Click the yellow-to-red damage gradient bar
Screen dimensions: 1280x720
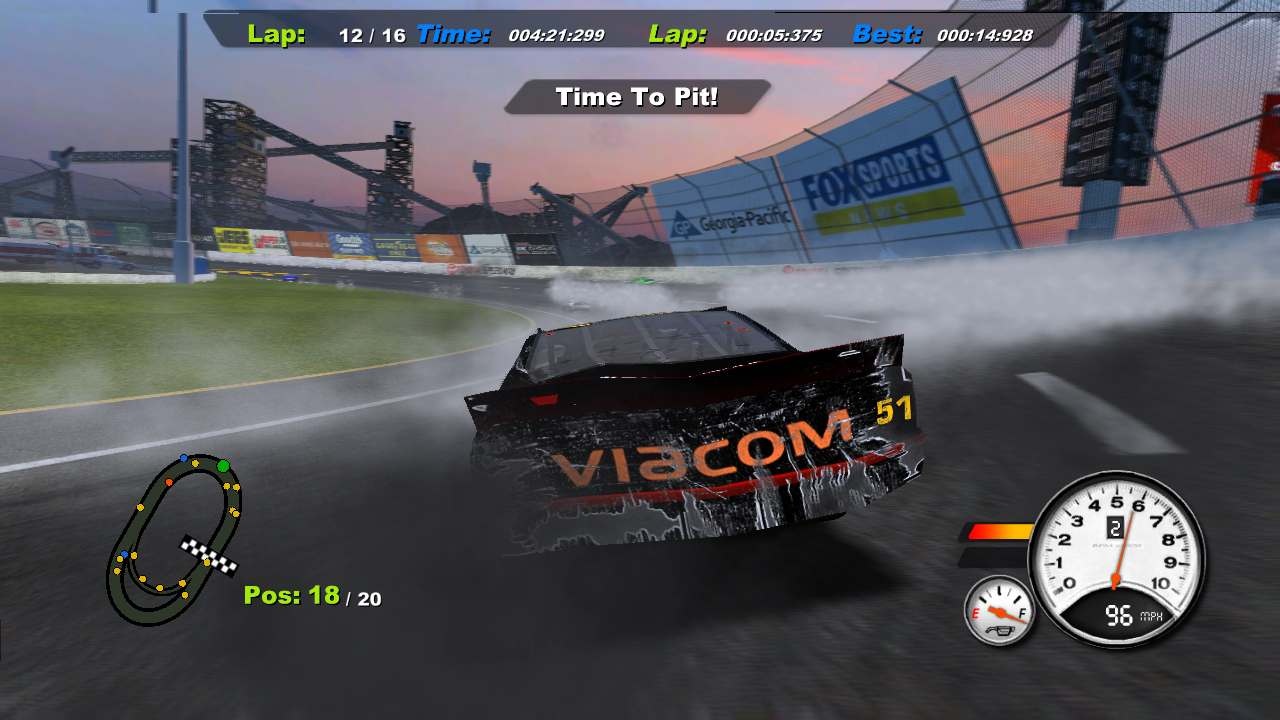pyautogui.click(x=1000, y=531)
